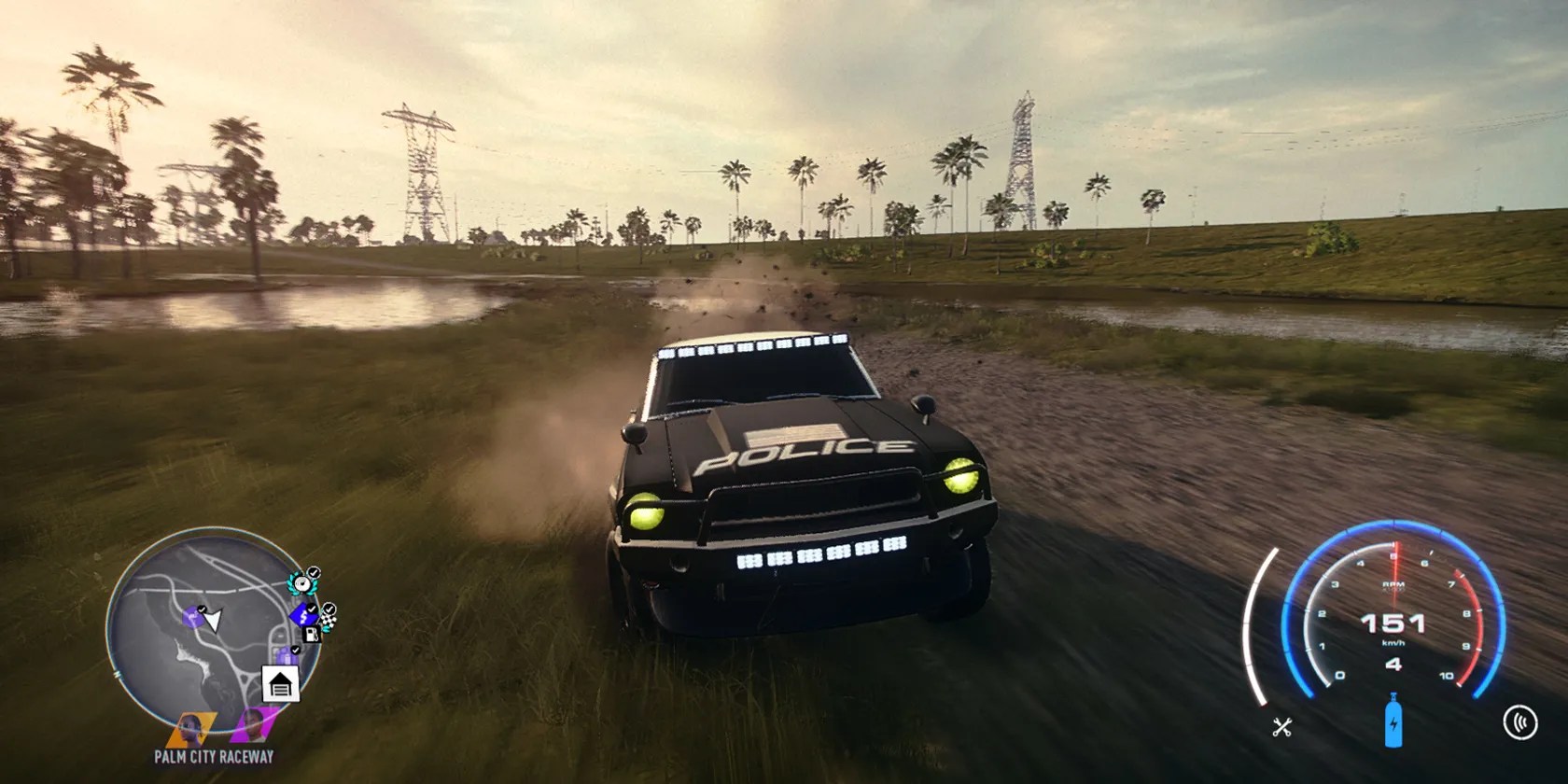Open the white garage home icon on minimap

(x=281, y=683)
